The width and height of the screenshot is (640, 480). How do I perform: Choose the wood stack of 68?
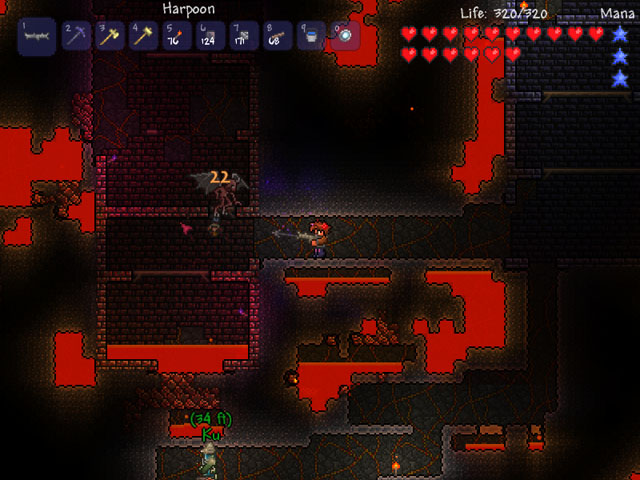[276, 36]
